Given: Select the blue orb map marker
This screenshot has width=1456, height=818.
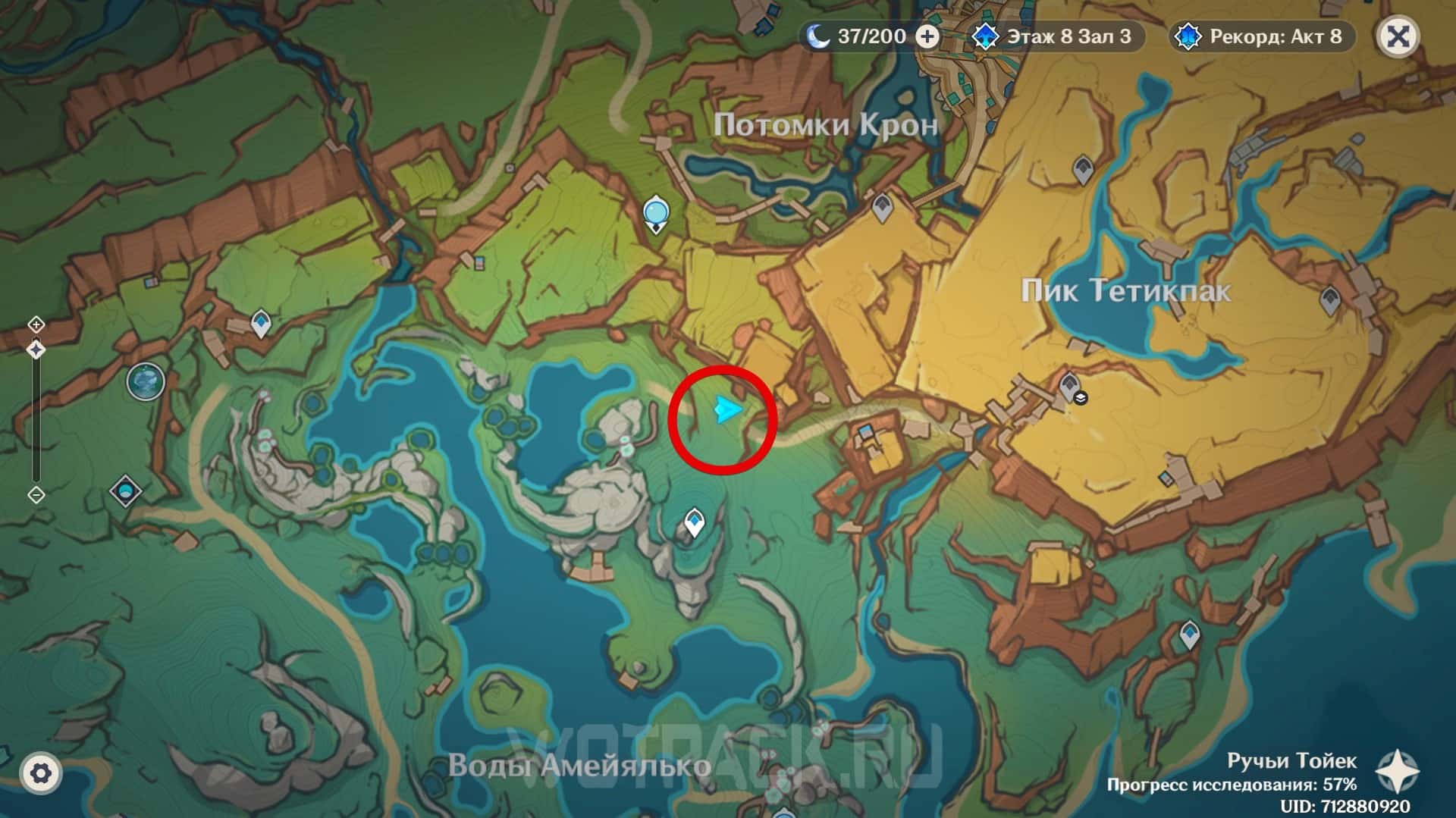Looking at the screenshot, I should [655, 213].
